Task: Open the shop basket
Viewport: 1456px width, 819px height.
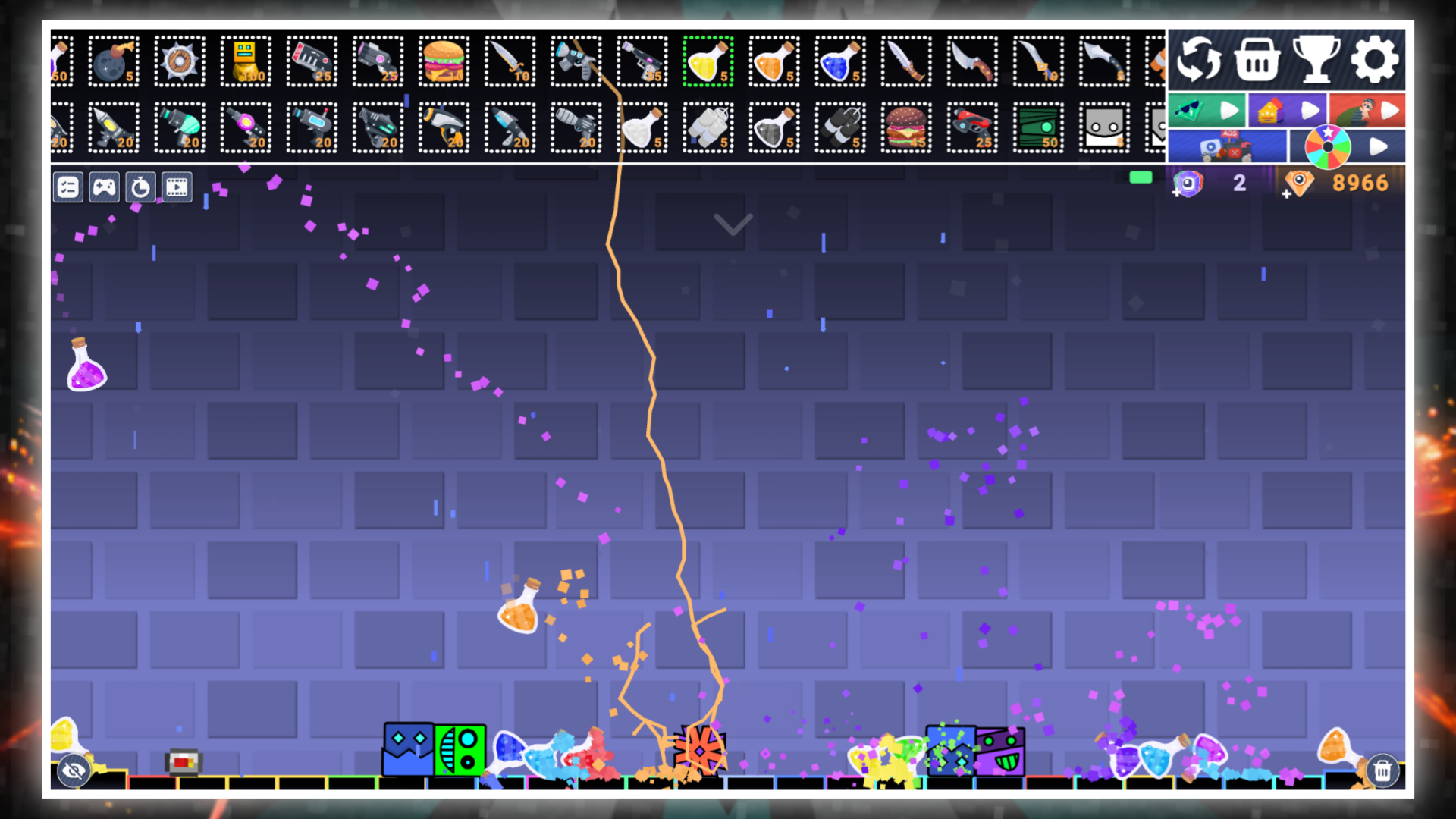Action: (x=1258, y=60)
